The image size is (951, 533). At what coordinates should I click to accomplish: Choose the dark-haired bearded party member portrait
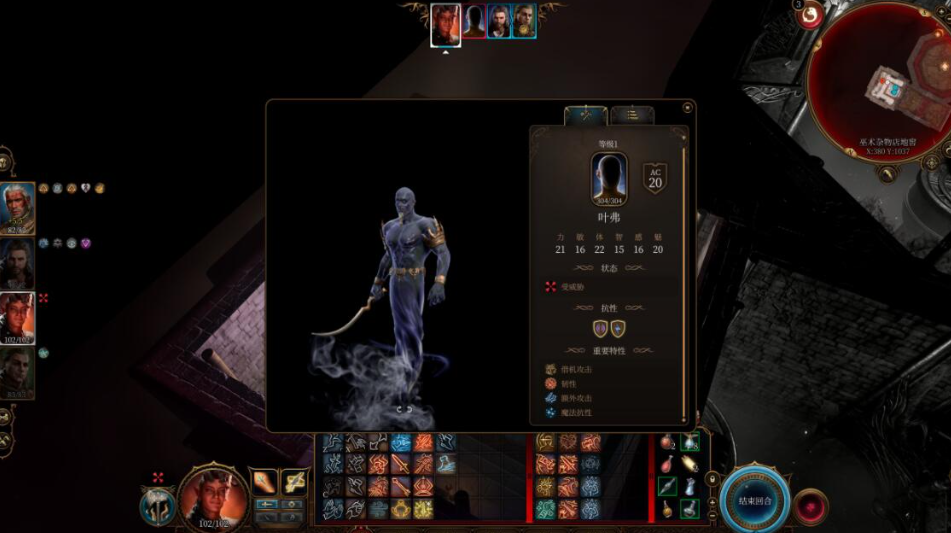click(17, 262)
